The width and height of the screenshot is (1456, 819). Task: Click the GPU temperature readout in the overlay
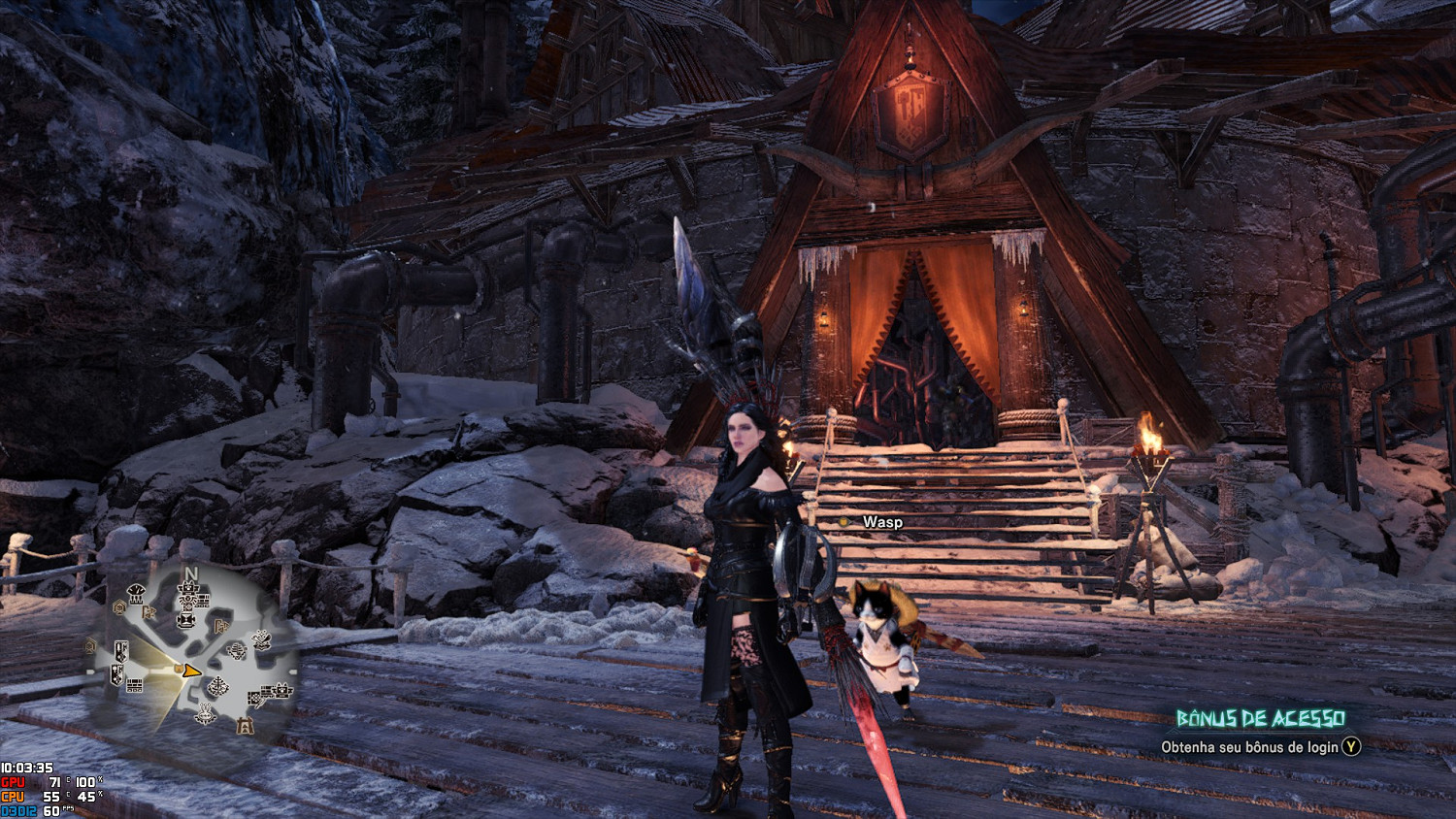(54, 781)
